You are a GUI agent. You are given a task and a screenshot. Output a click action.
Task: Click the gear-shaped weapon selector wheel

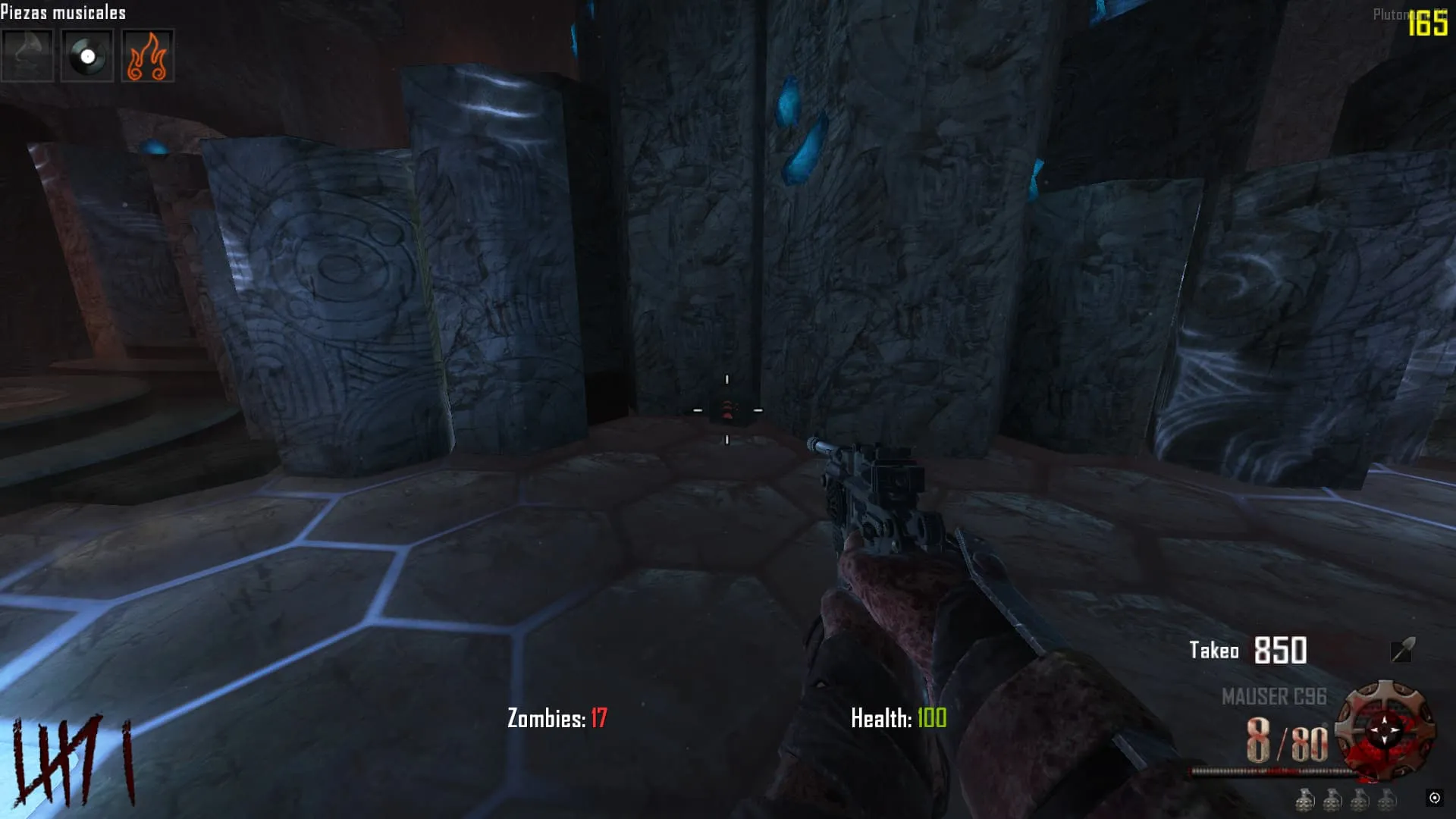pyautogui.click(x=1385, y=730)
